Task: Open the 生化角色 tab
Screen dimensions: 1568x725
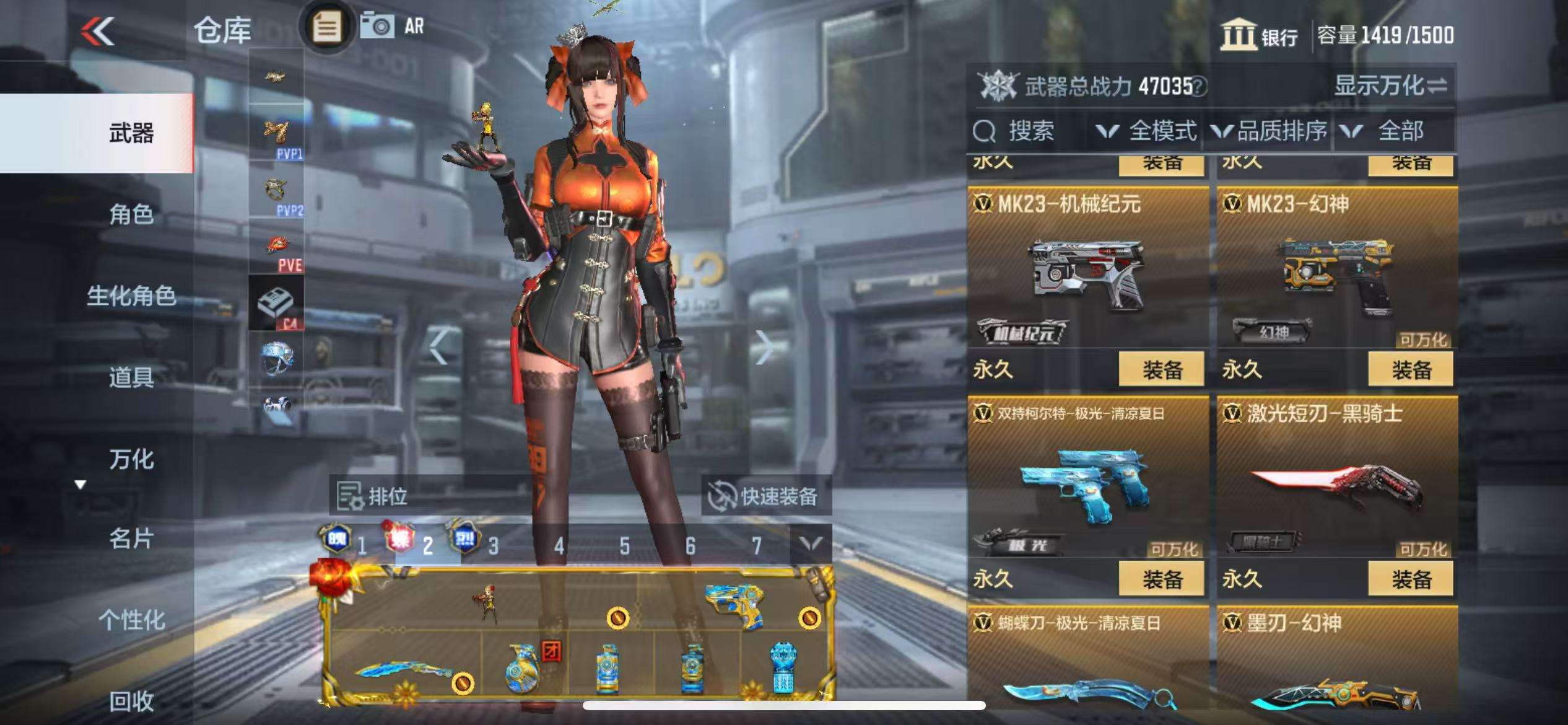Action: click(131, 296)
